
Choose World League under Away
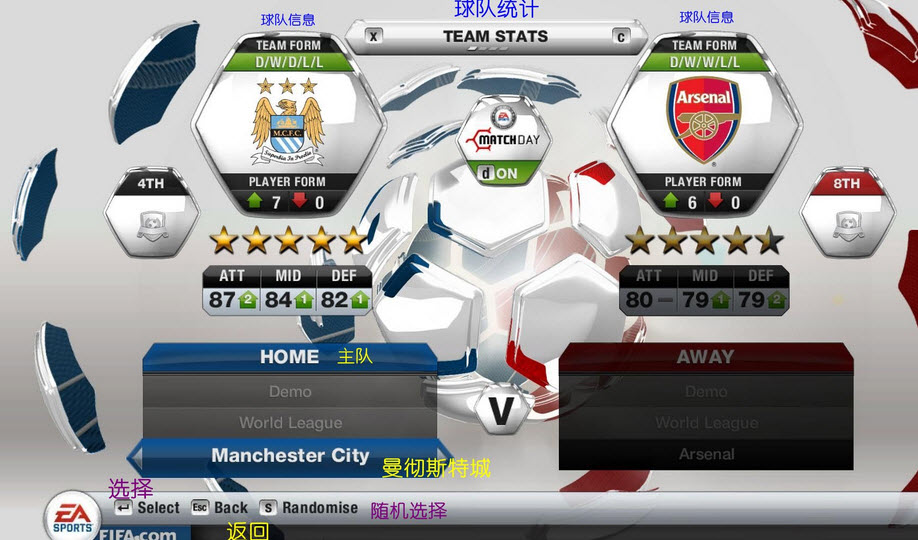[x=706, y=423]
